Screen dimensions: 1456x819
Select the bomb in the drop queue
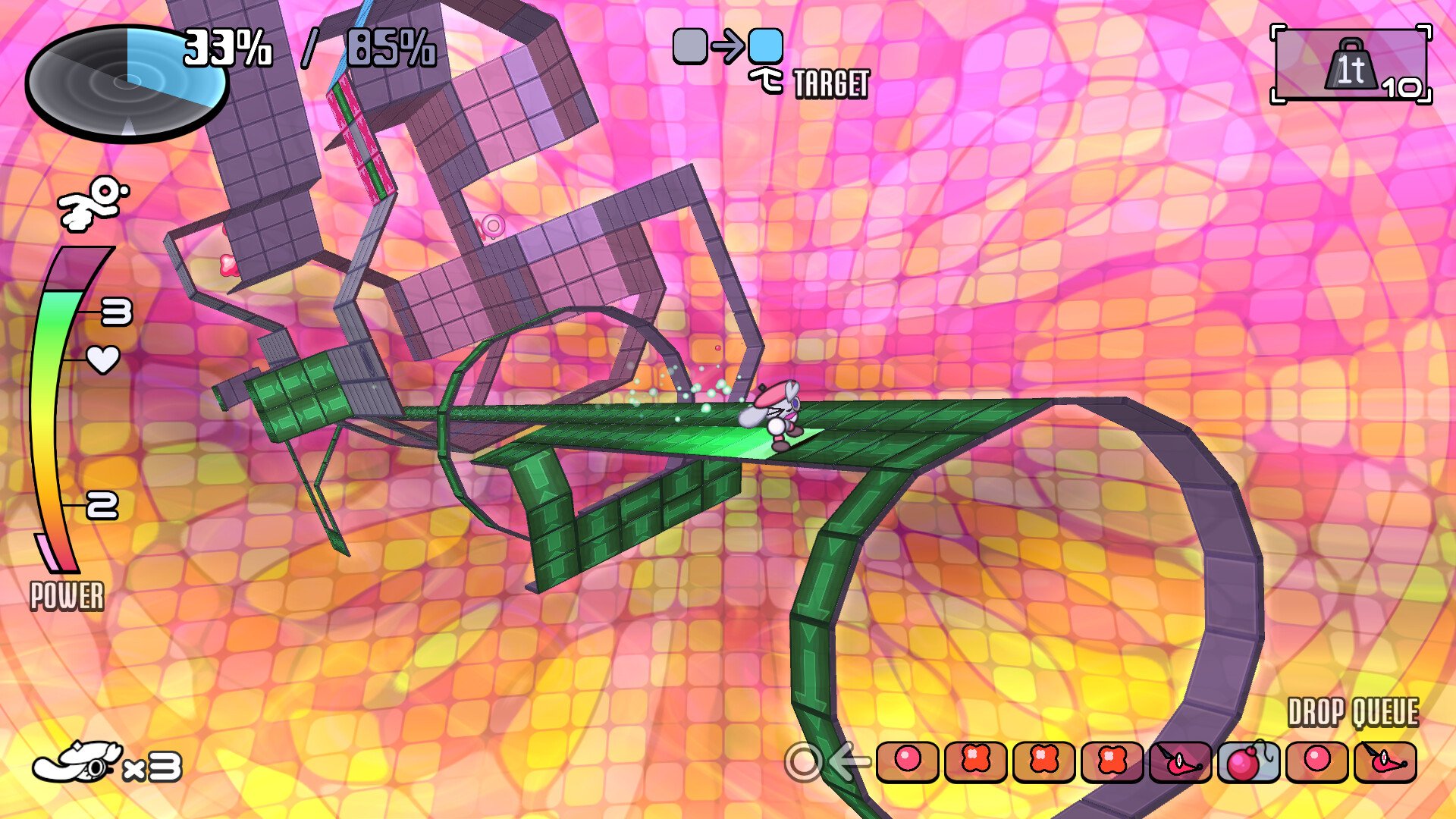tap(1247, 761)
